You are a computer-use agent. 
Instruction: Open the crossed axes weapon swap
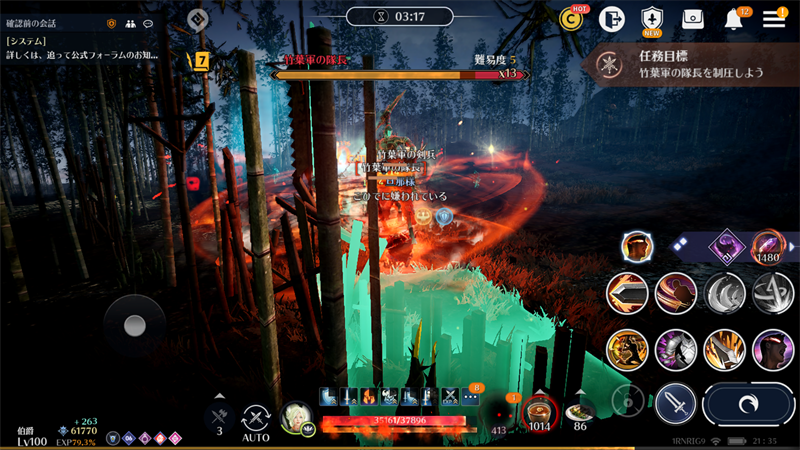[219, 416]
